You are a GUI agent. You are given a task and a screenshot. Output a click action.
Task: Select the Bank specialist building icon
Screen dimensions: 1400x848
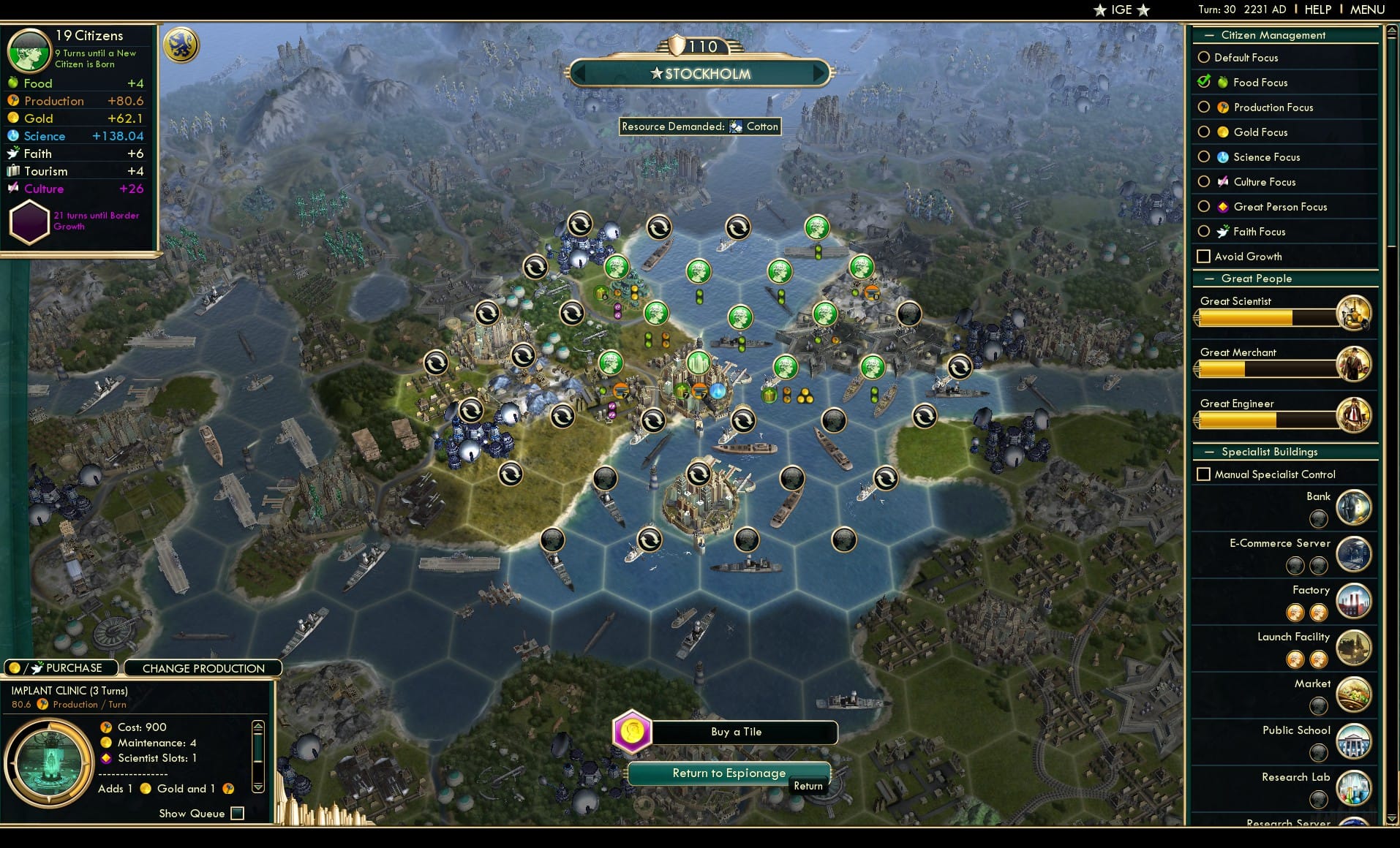[1354, 507]
